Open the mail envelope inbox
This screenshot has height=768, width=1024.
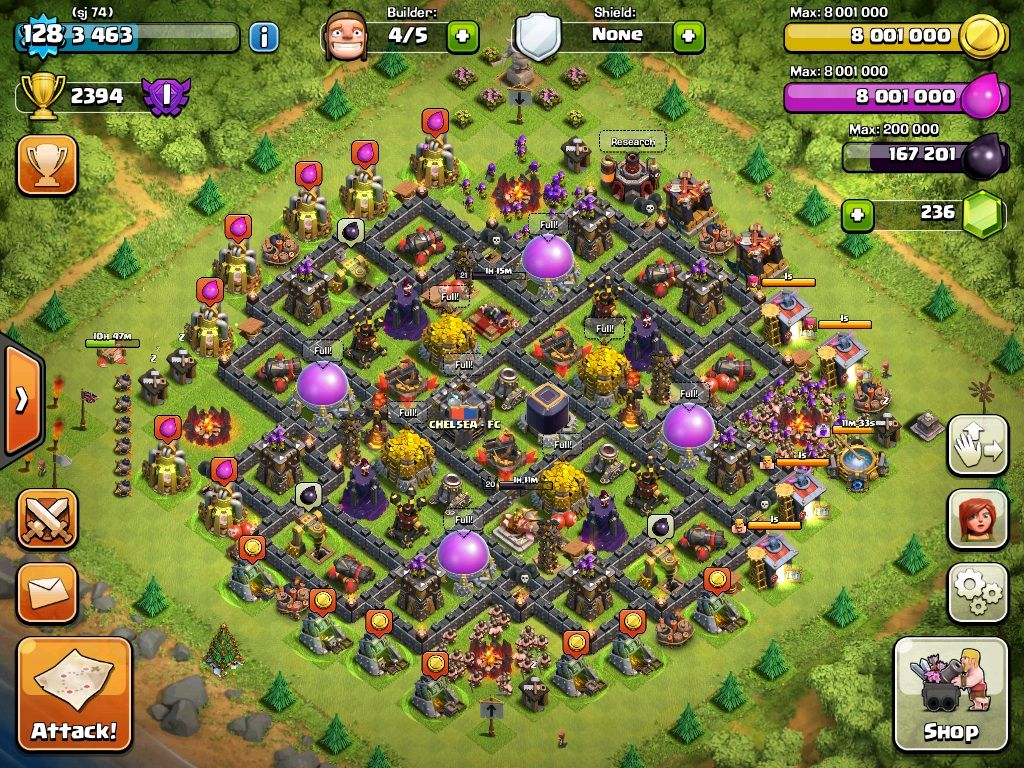pos(47,594)
